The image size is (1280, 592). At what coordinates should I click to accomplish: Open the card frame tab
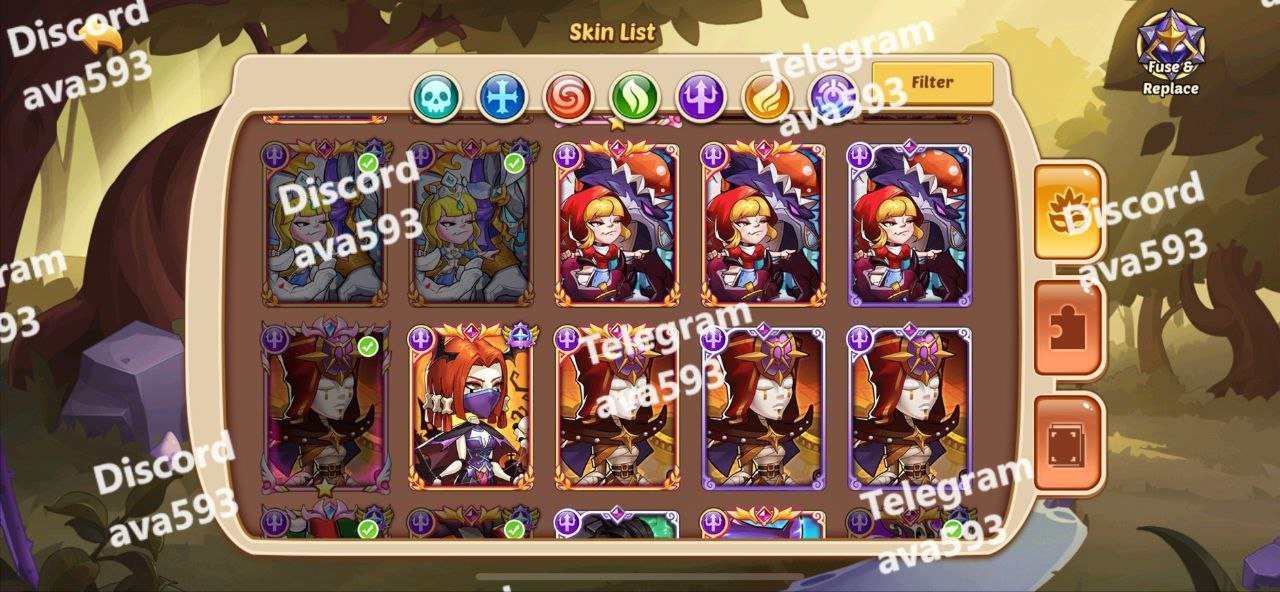(1068, 443)
